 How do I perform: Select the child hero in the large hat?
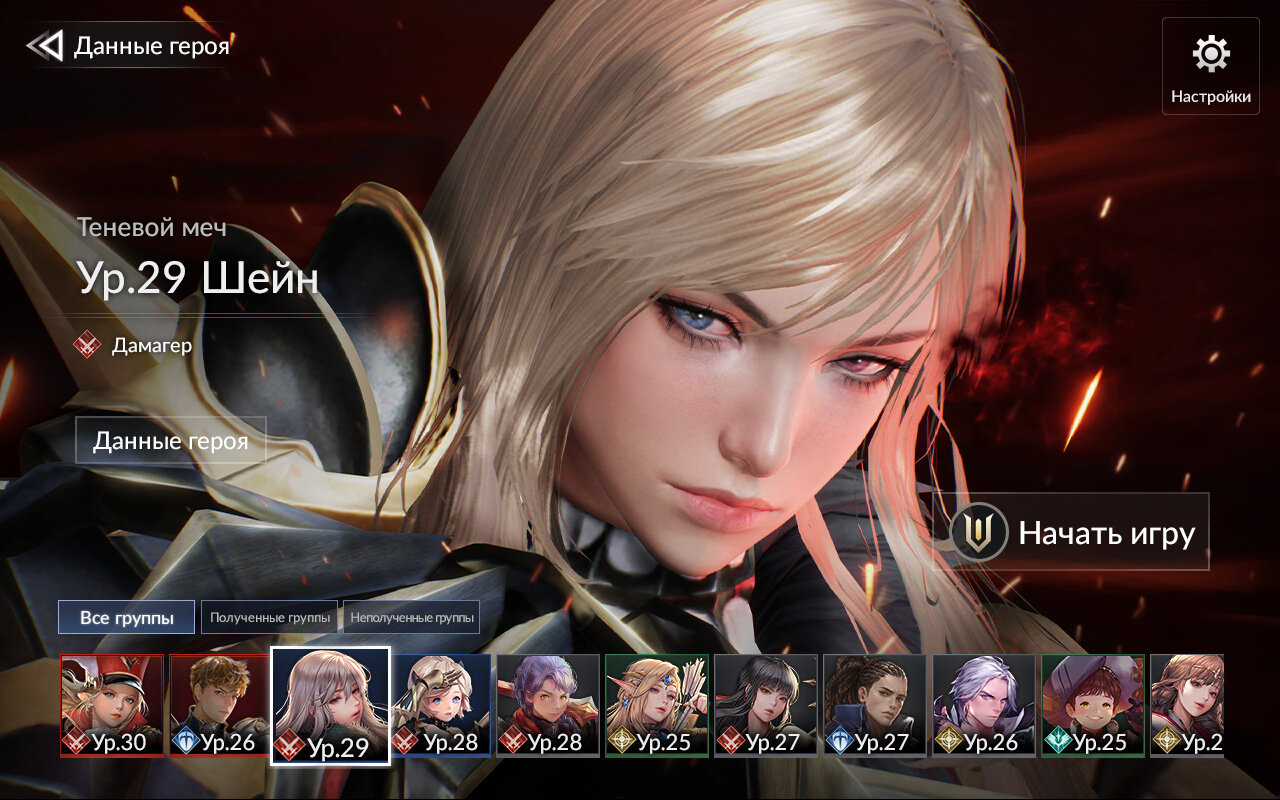[x=1093, y=705]
